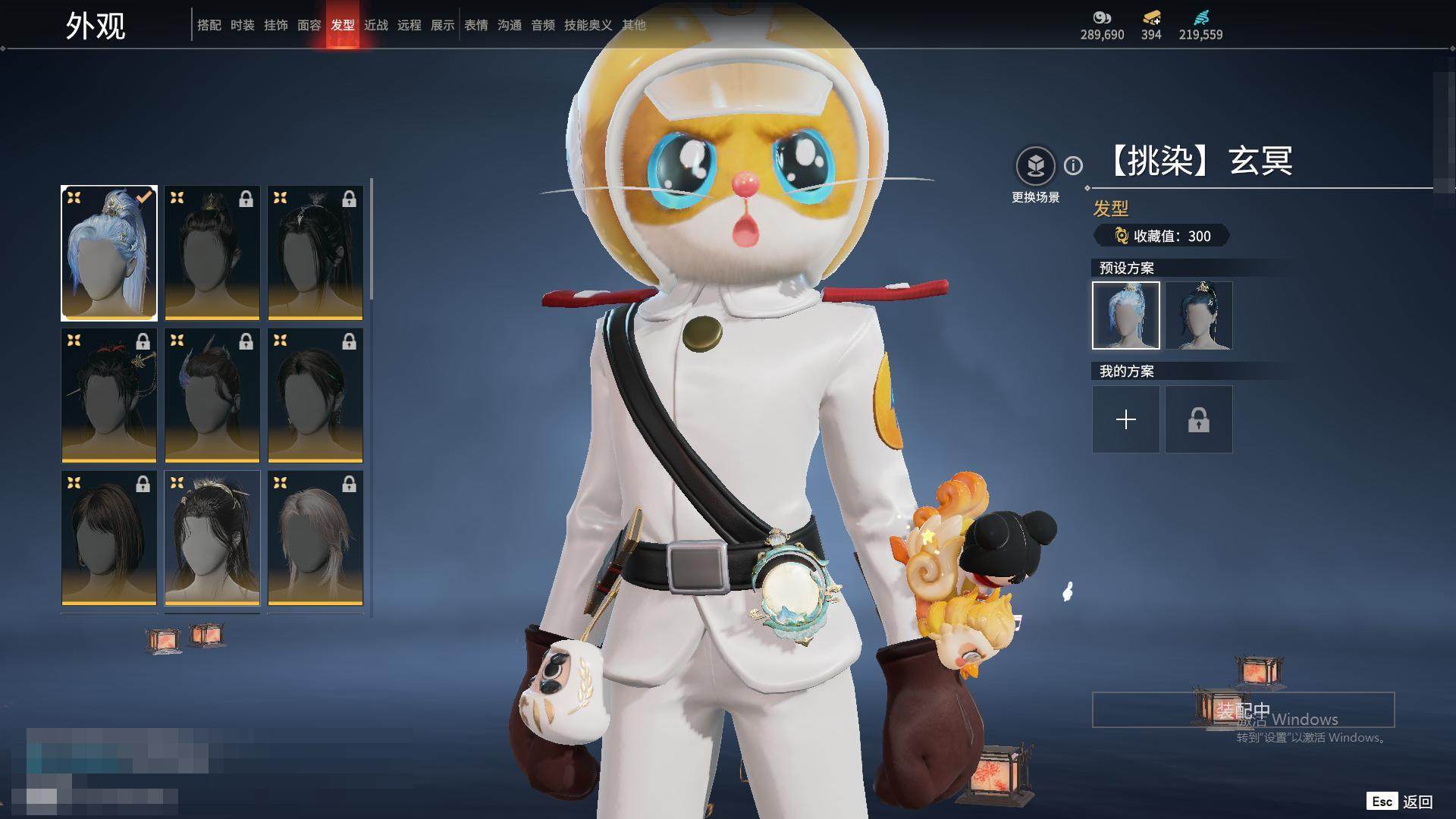Switch to the 远程 tab
This screenshot has height=819, width=1456.
pos(409,25)
